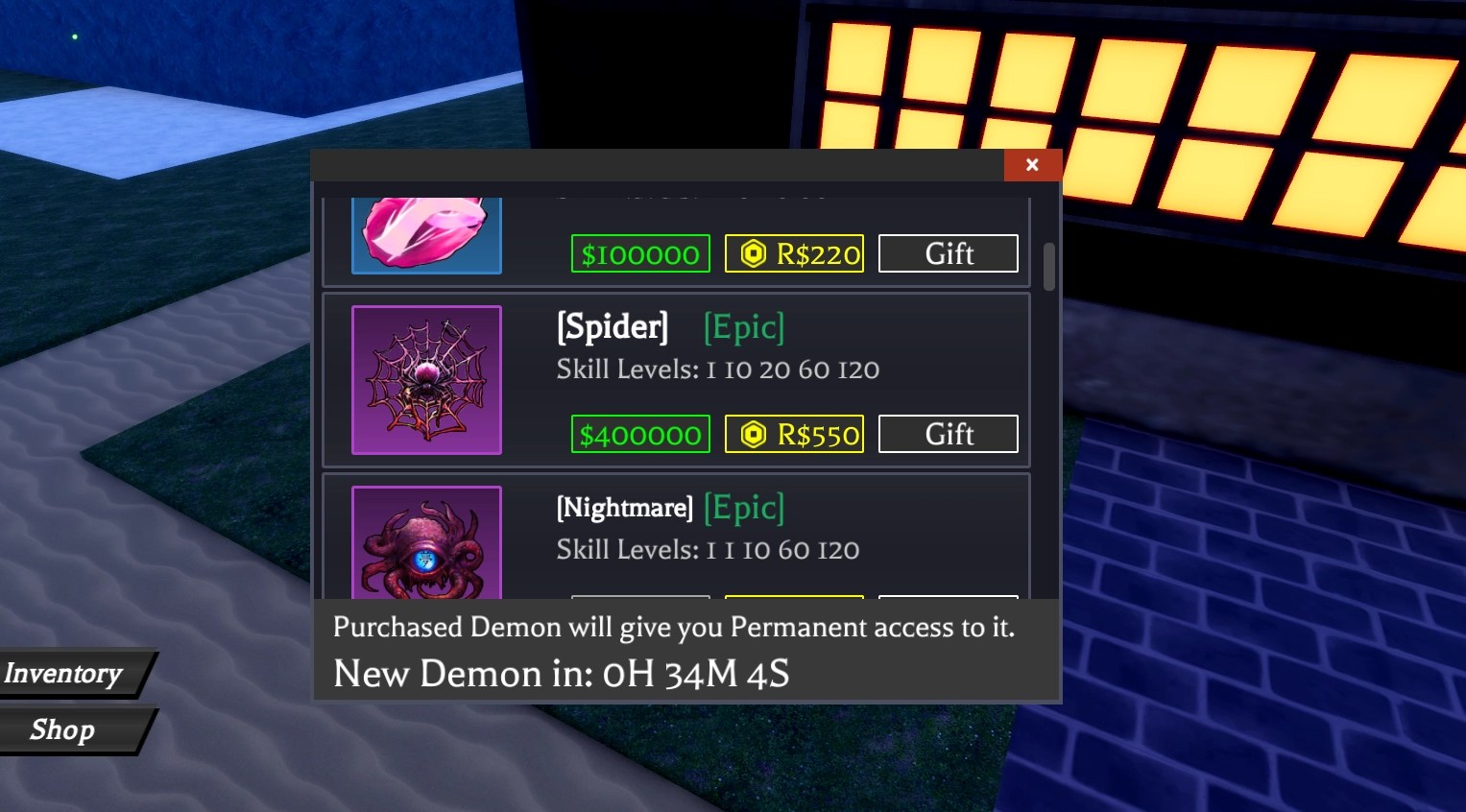This screenshot has height=812, width=1466.
Task: Gift the Spider demon
Action: [x=948, y=434]
